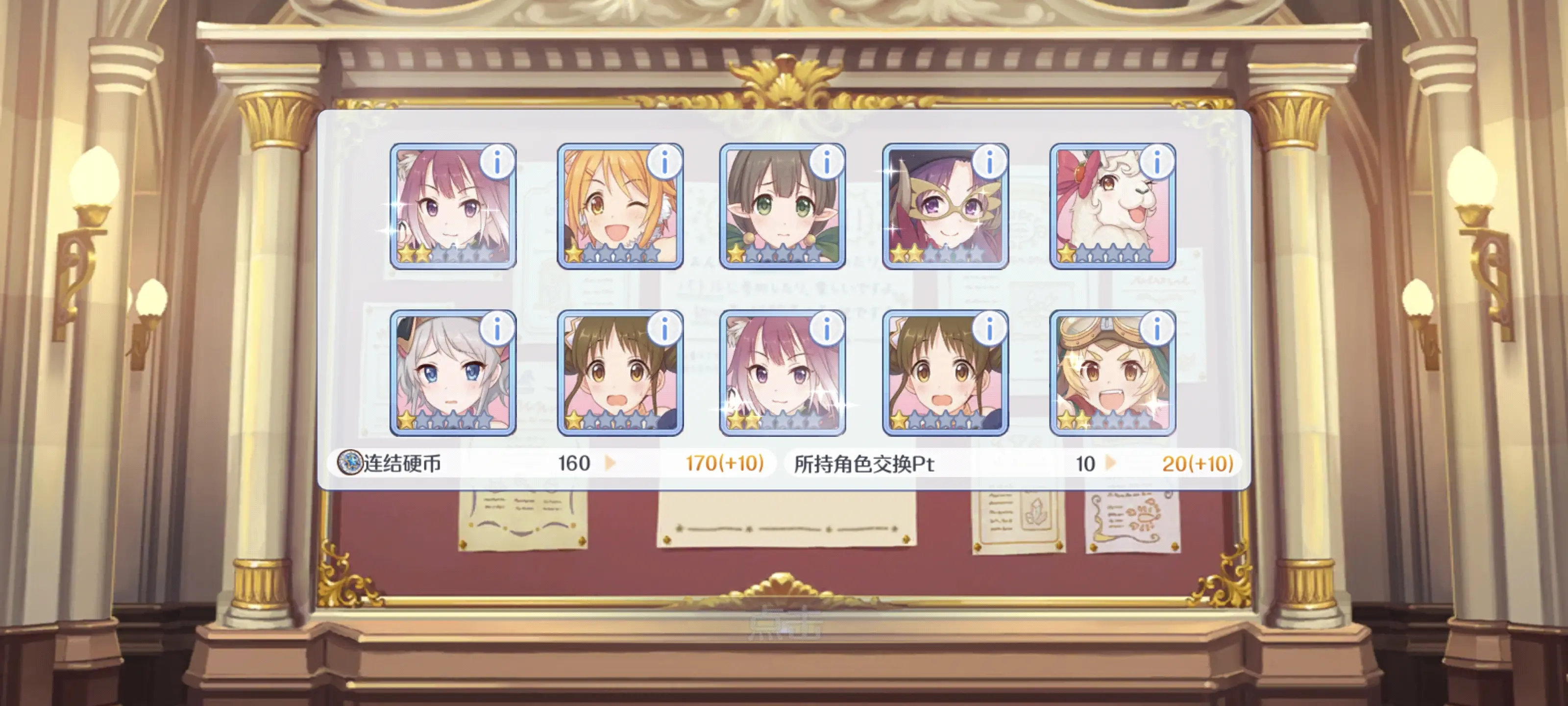Select the white alpaca character card
The height and width of the screenshot is (706, 1568).
(1106, 210)
